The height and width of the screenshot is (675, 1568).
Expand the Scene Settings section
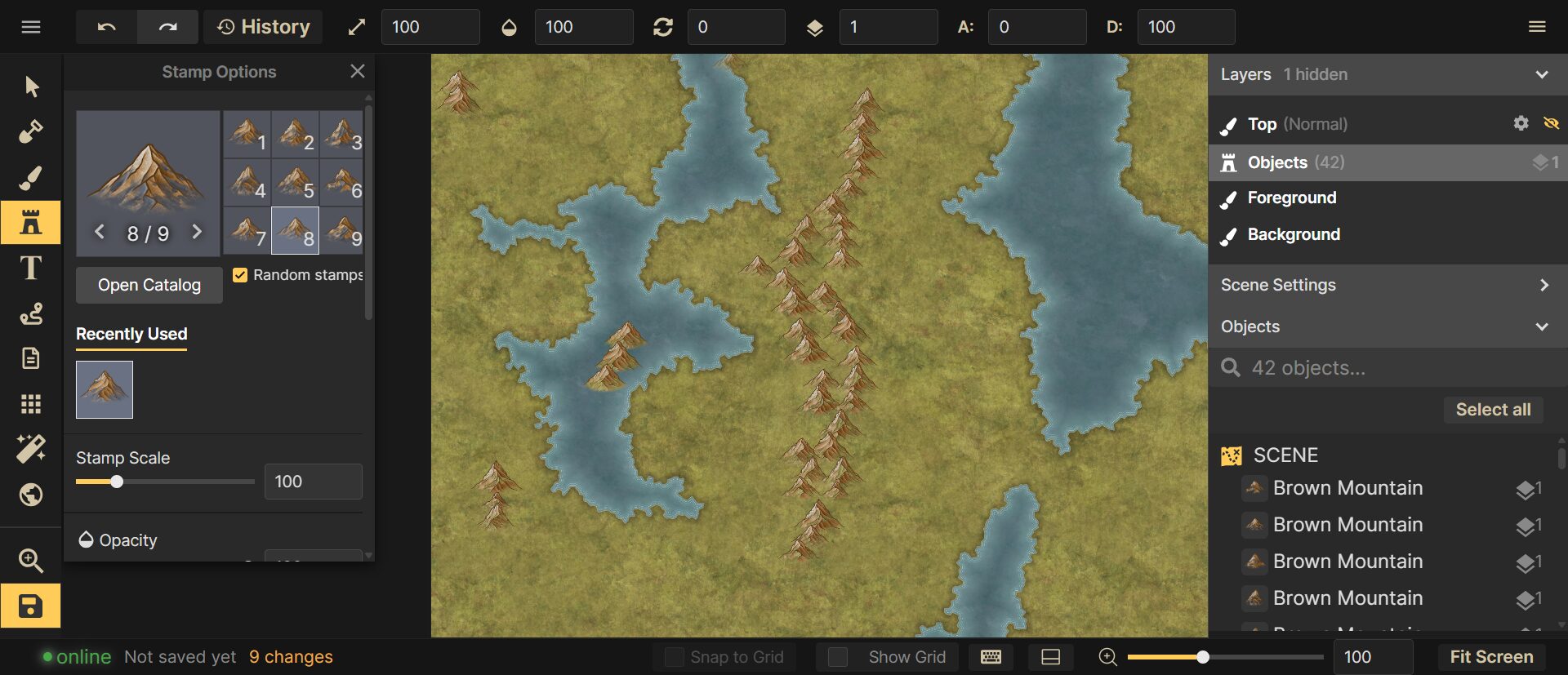pos(1543,285)
